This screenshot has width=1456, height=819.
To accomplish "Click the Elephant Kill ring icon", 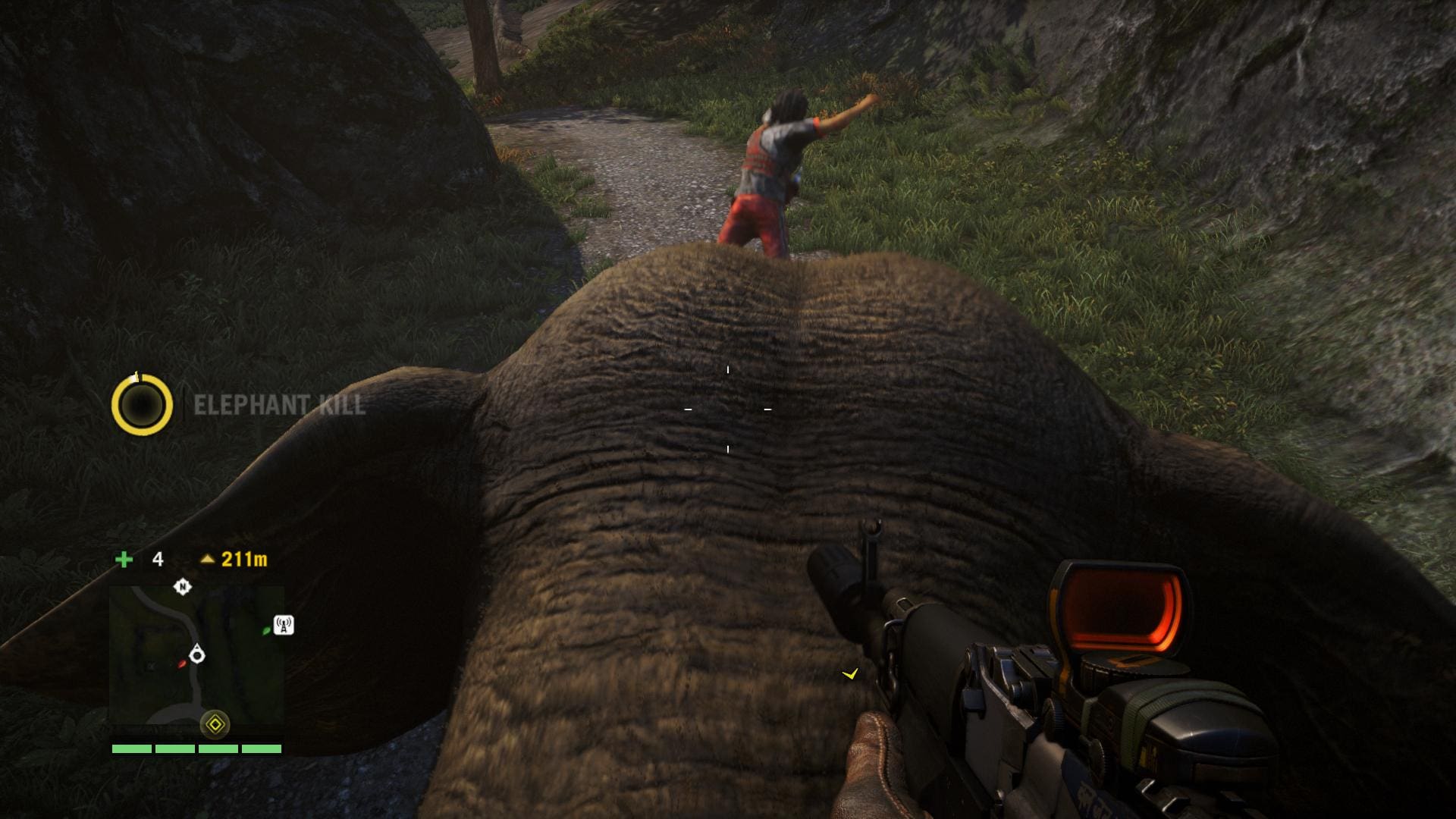I will click(142, 405).
